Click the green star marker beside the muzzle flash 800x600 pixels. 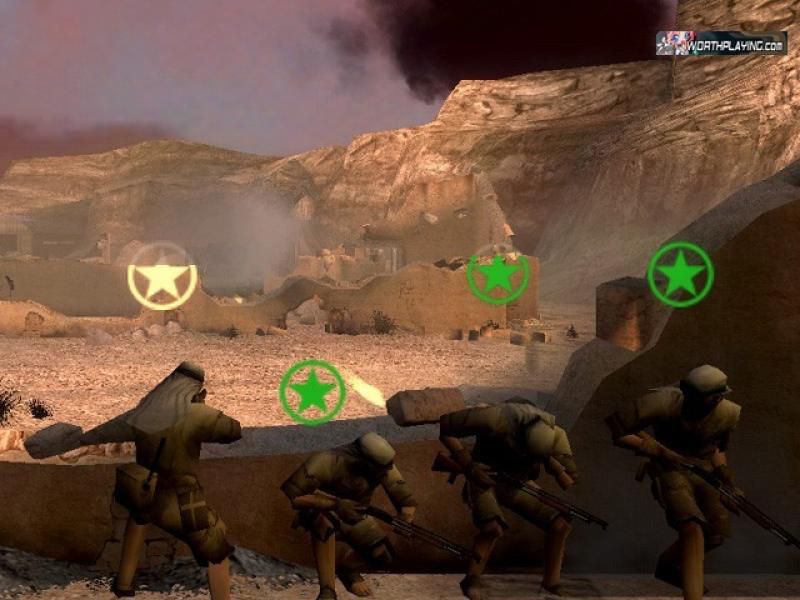[312, 392]
